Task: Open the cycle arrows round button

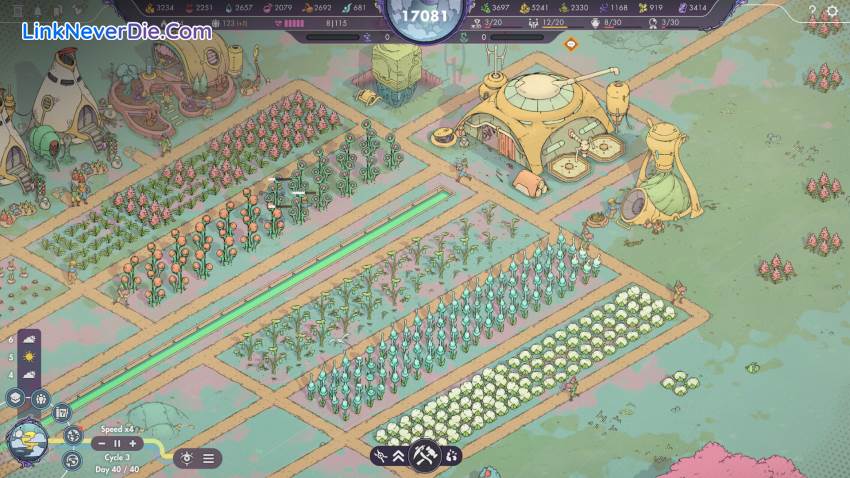Action: coord(71,460)
